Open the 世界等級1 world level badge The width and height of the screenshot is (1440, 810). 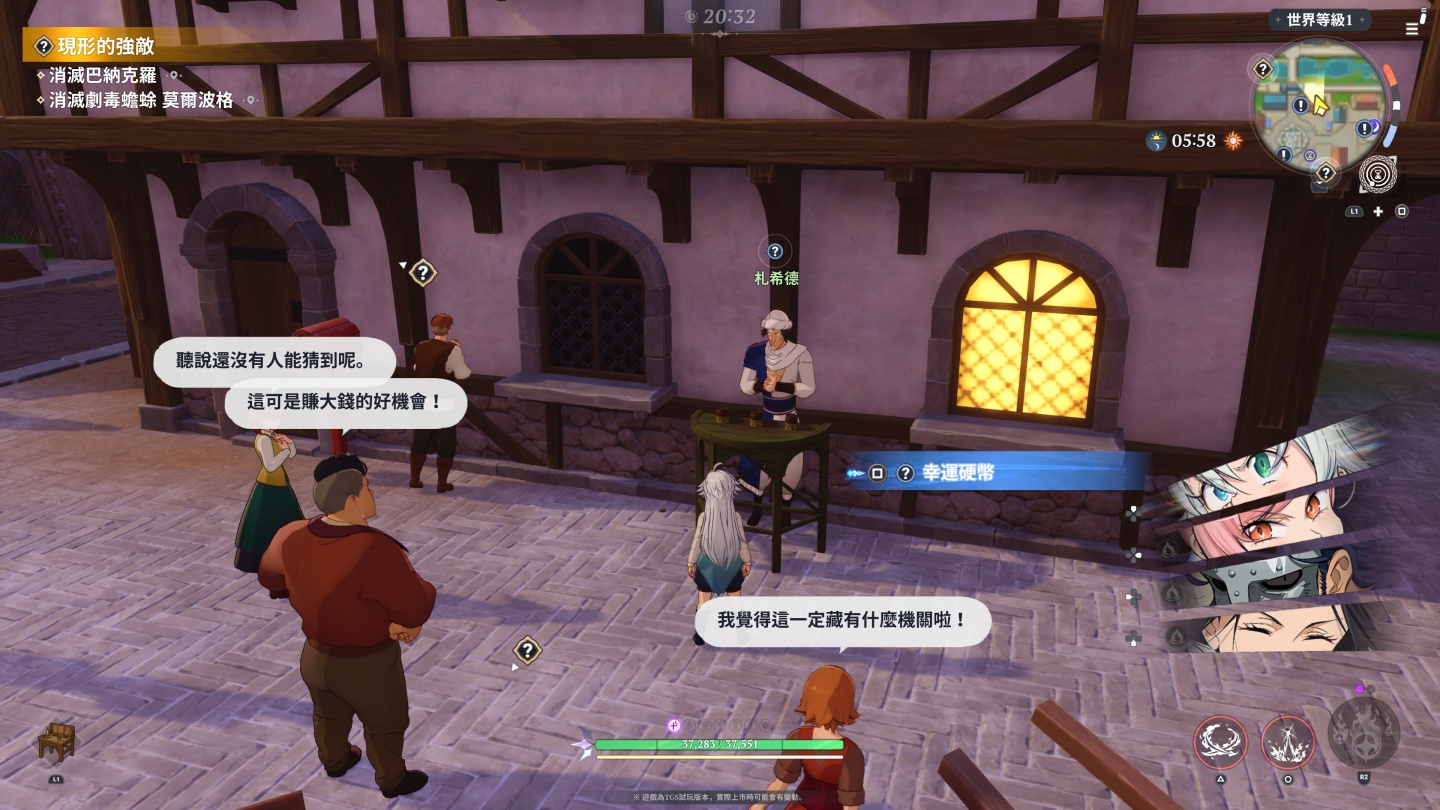(x=1319, y=19)
